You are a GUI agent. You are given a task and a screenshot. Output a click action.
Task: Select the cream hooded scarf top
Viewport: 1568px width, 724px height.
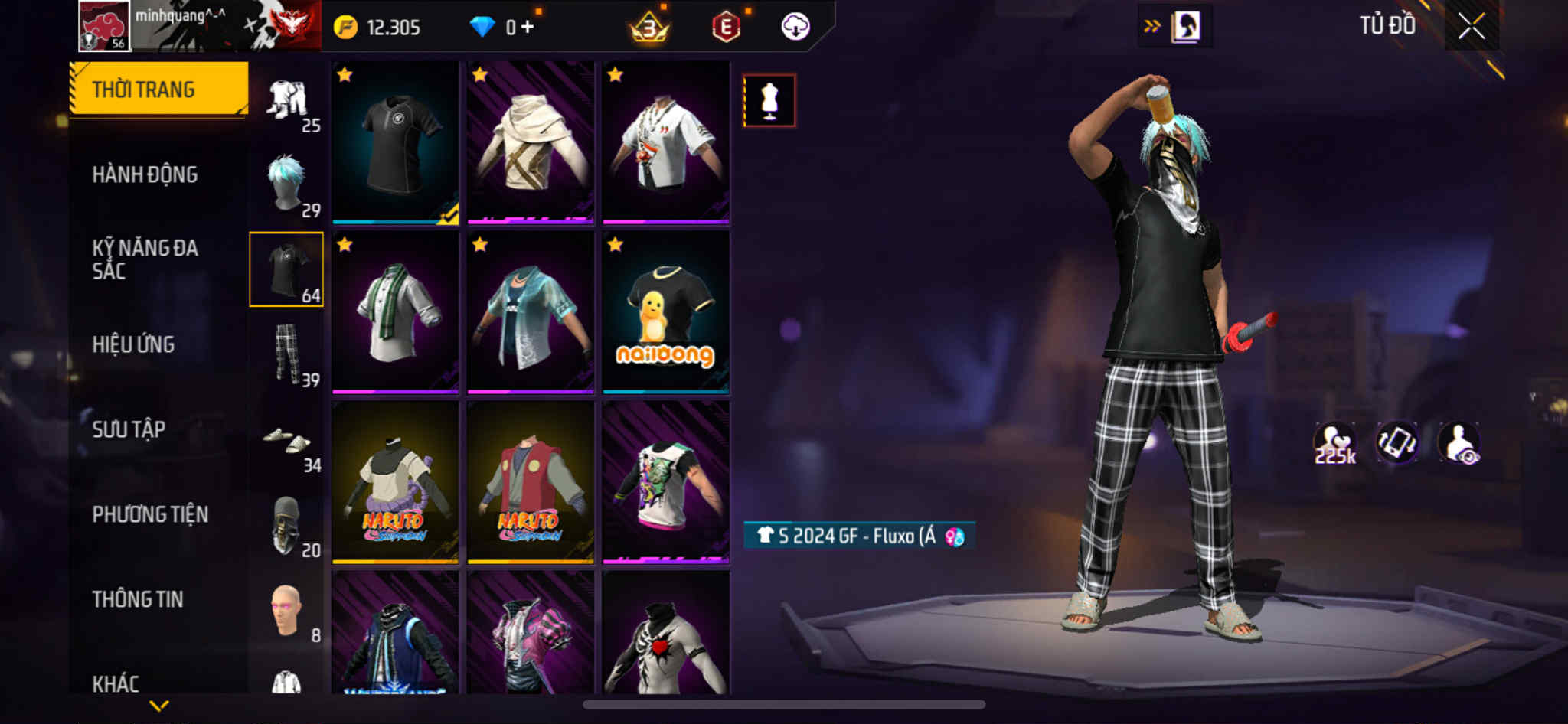531,142
